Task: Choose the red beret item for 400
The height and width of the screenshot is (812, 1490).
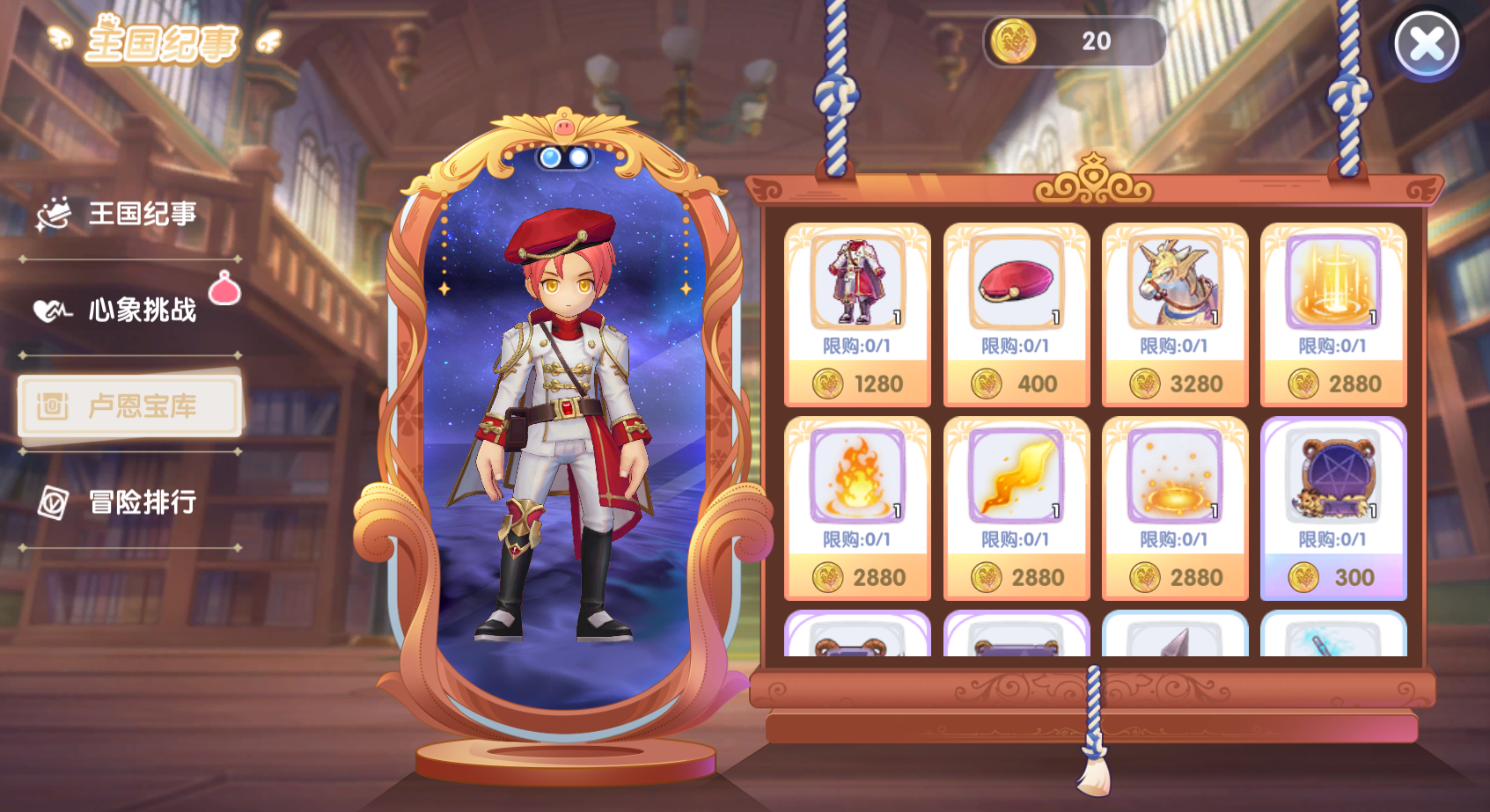Action: coord(1016,314)
